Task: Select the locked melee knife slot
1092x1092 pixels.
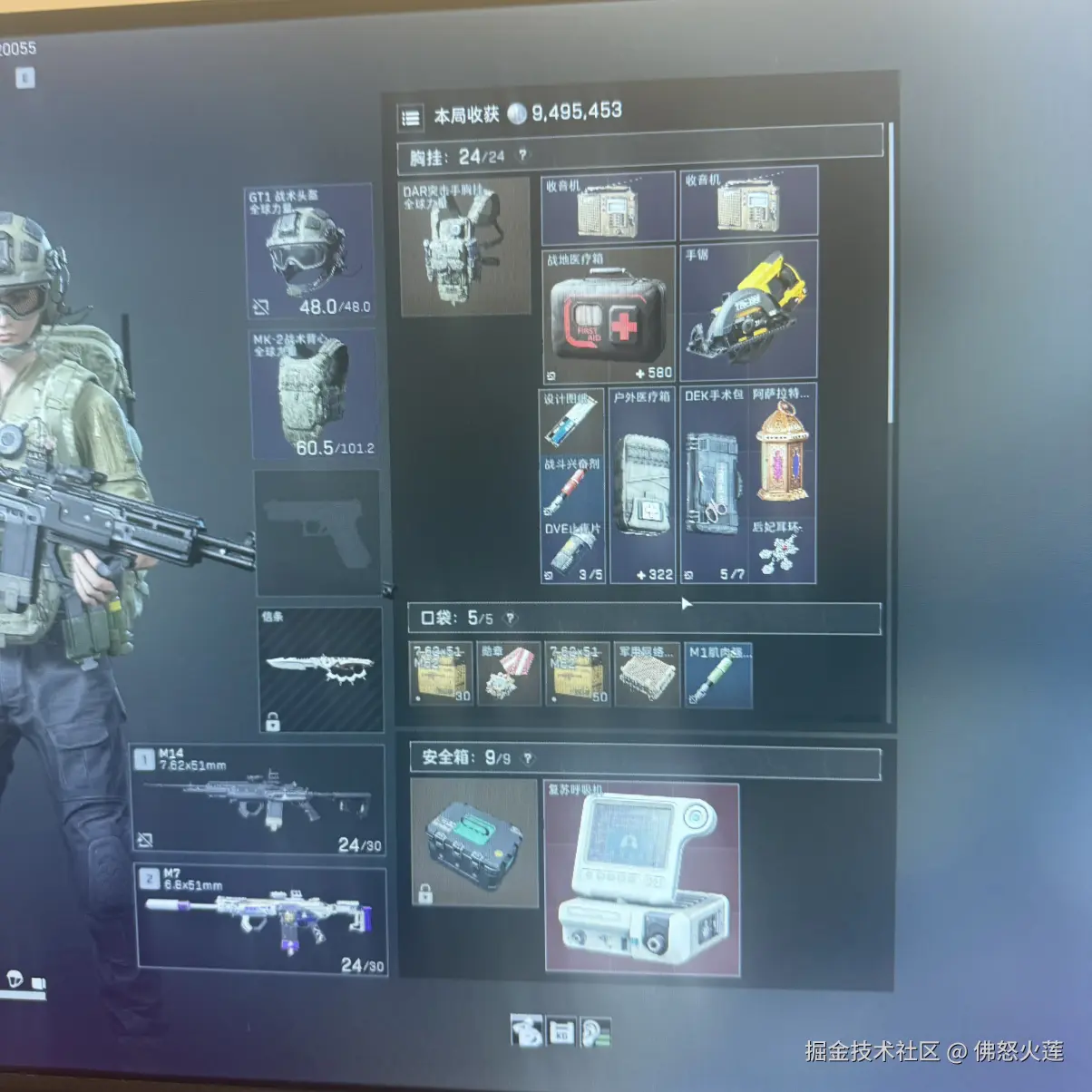Action: coord(319,669)
